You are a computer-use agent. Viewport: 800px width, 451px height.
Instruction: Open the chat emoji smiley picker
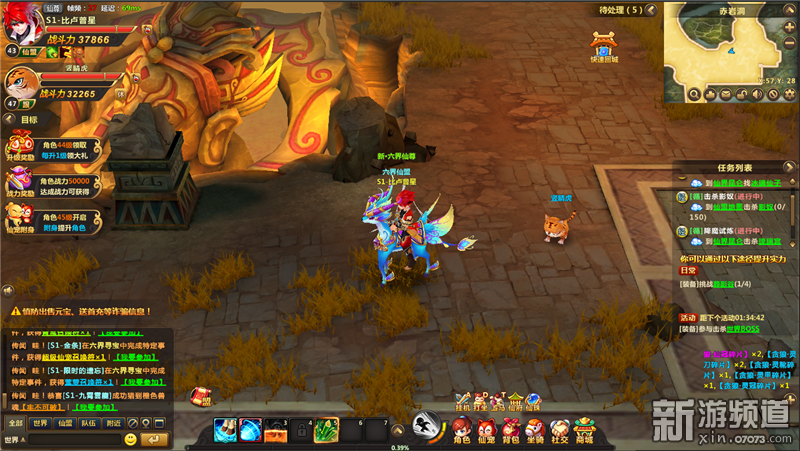coord(131,439)
